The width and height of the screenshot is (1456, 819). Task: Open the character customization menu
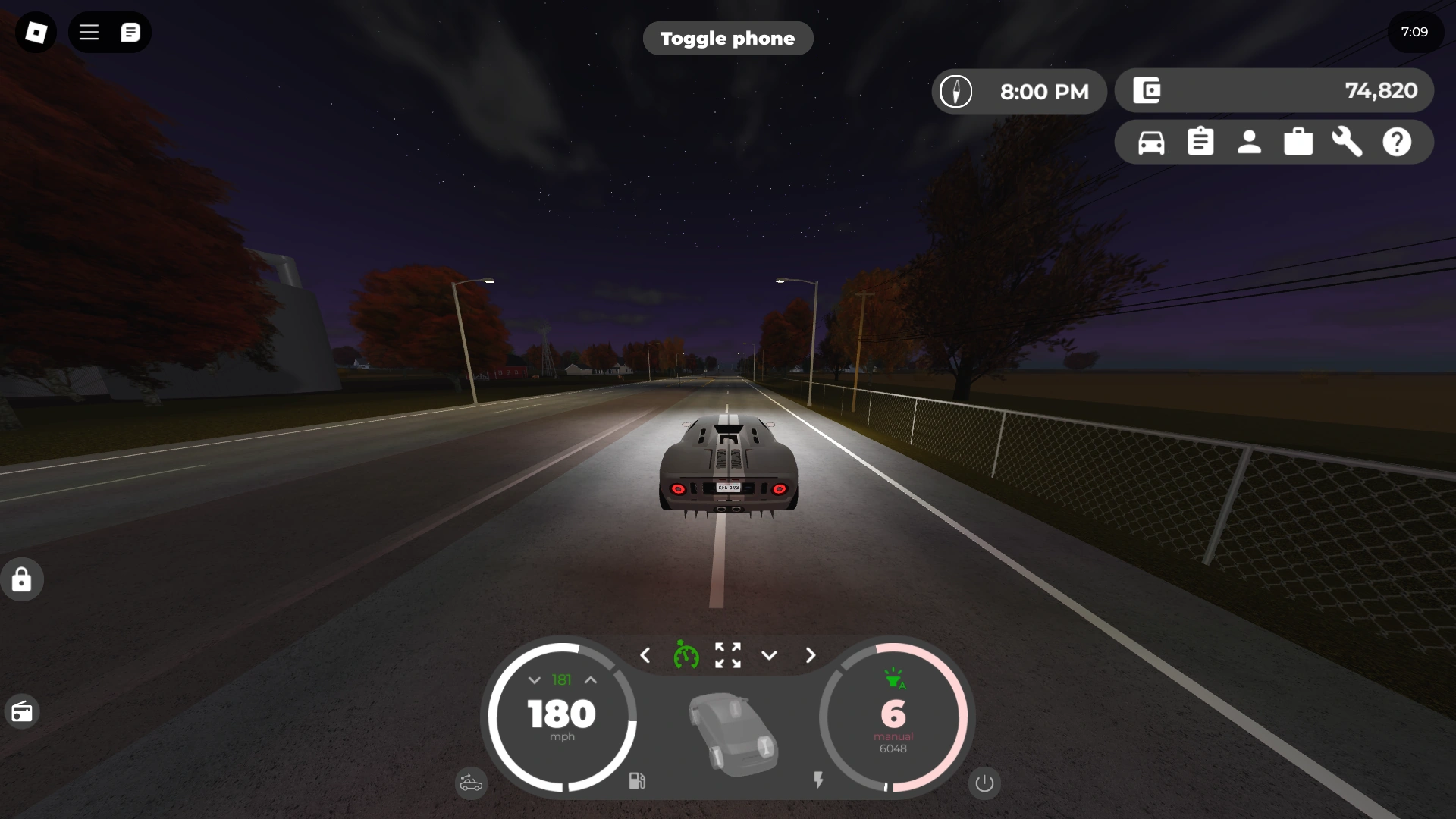point(1249,142)
